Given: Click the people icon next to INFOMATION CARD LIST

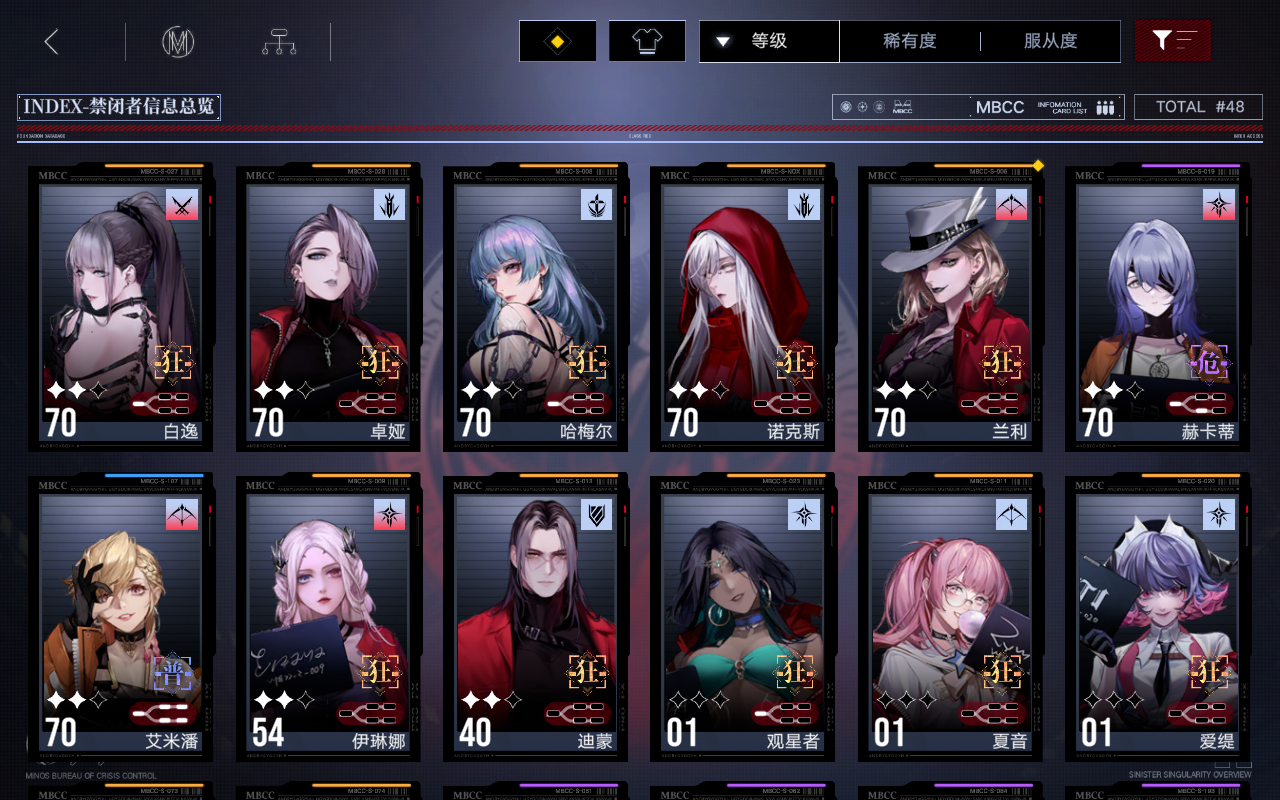Looking at the screenshot, I should (1104, 106).
